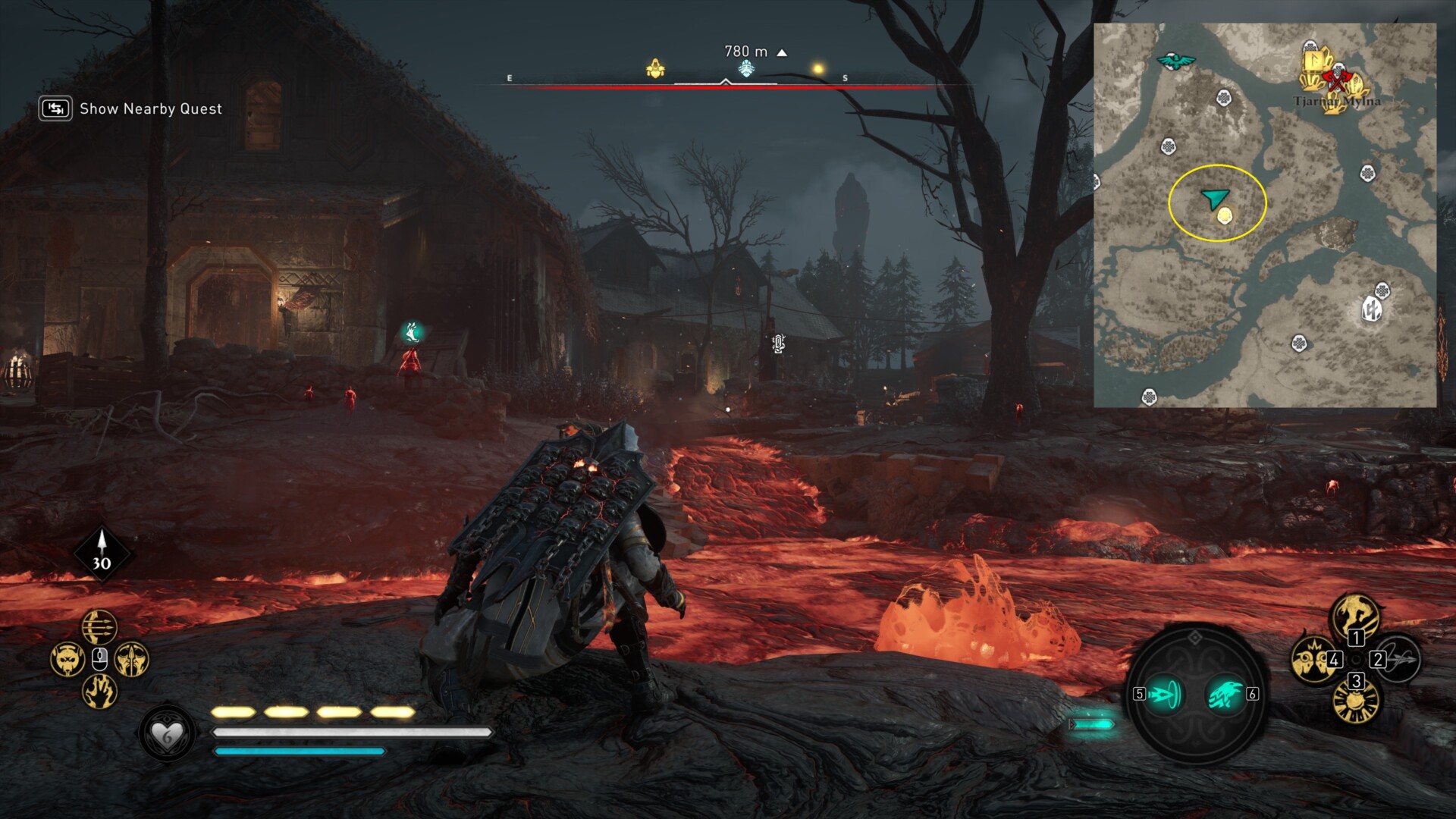Click the teal objective marker on the compass
The height and width of the screenshot is (819, 1456).
tap(746, 70)
